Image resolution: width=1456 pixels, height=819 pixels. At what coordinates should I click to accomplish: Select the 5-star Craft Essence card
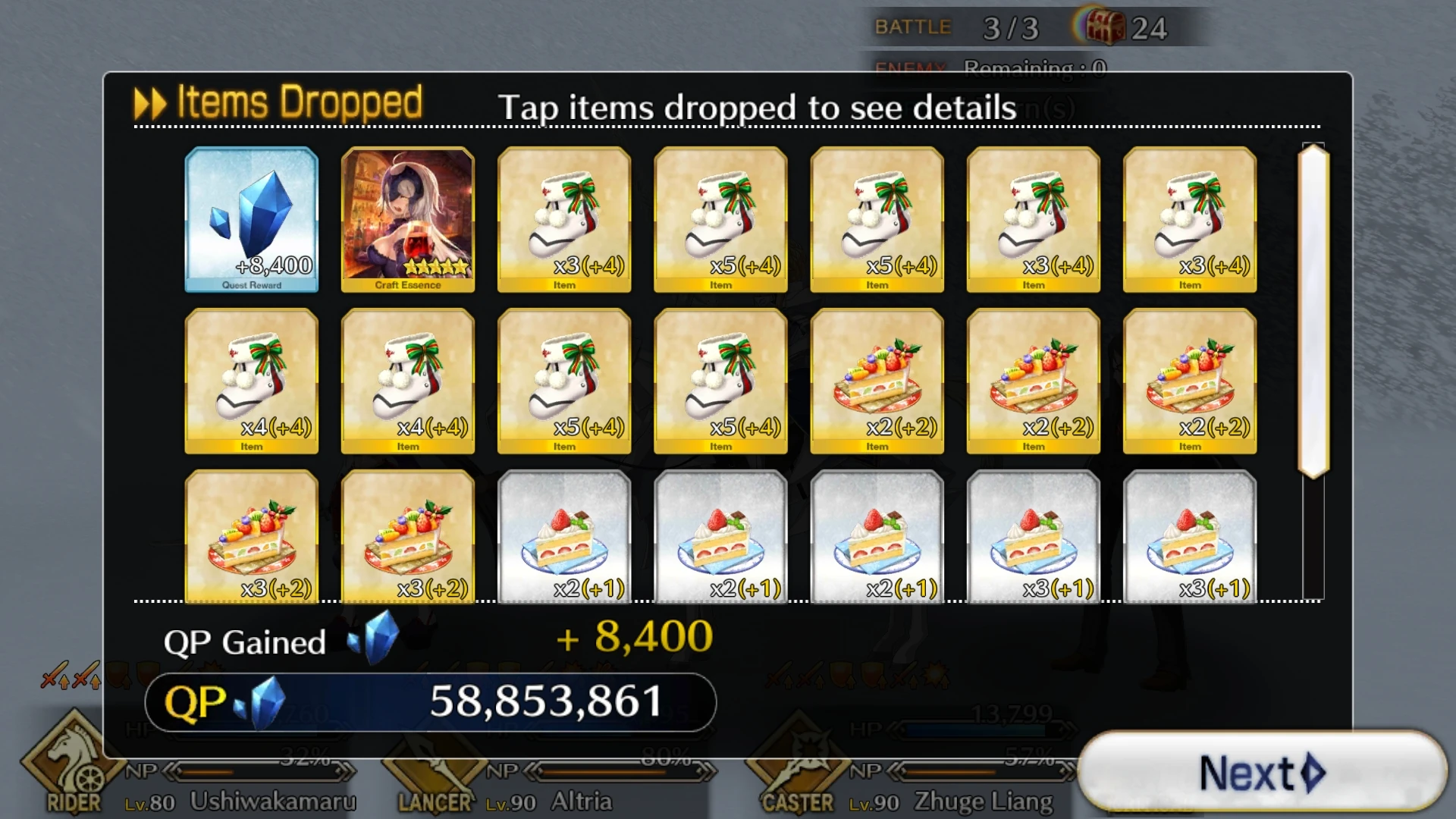pos(407,220)
